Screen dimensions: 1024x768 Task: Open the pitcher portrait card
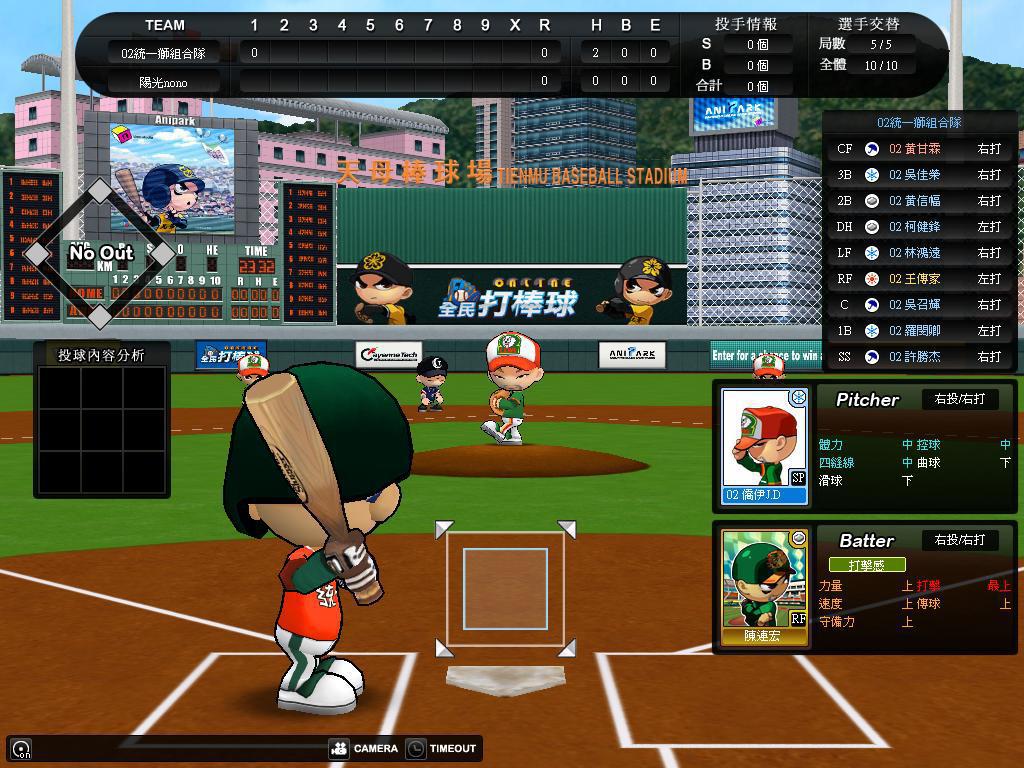(765, 445)
